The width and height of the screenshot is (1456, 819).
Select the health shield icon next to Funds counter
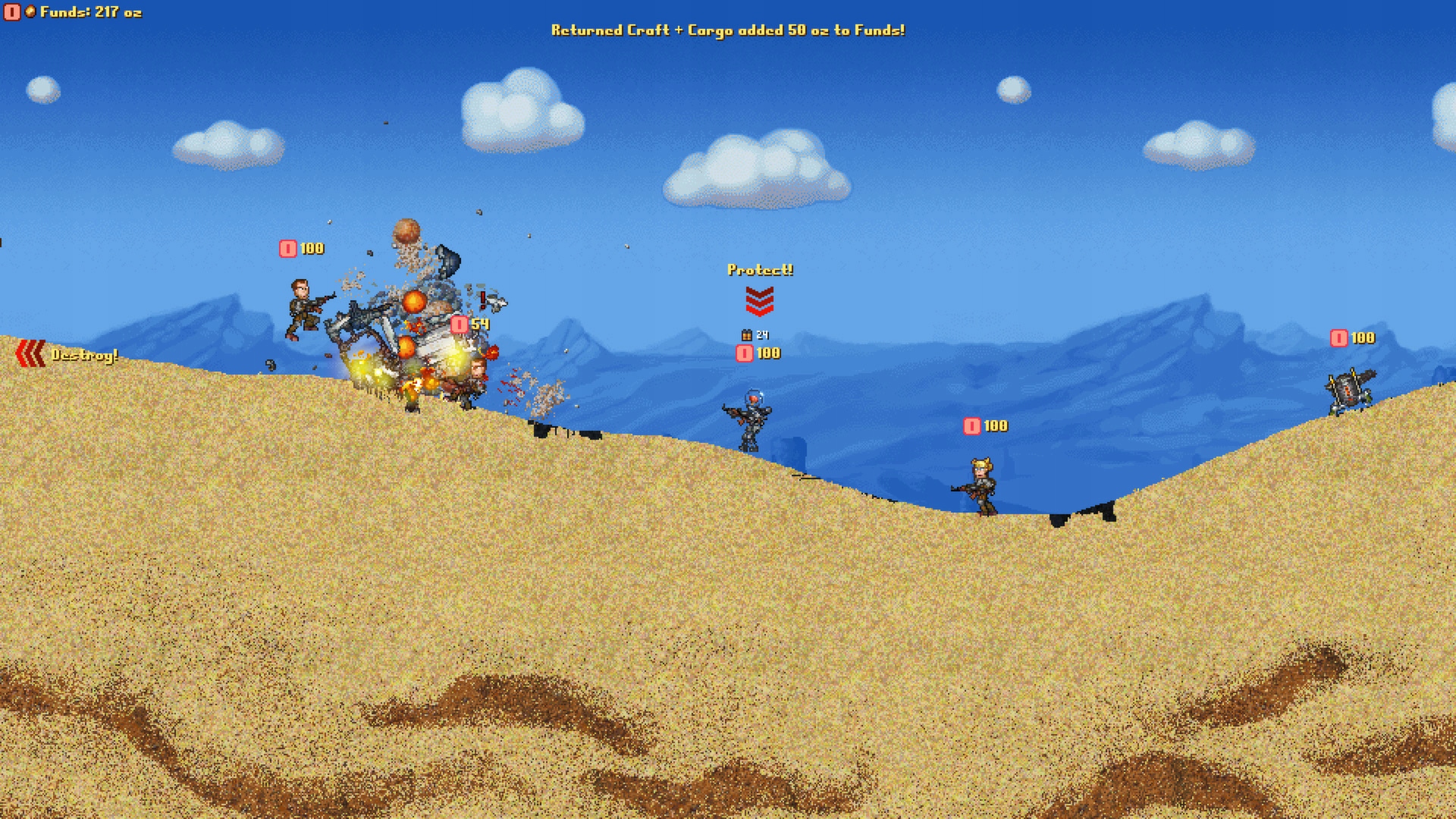click(x=11, y=11)
